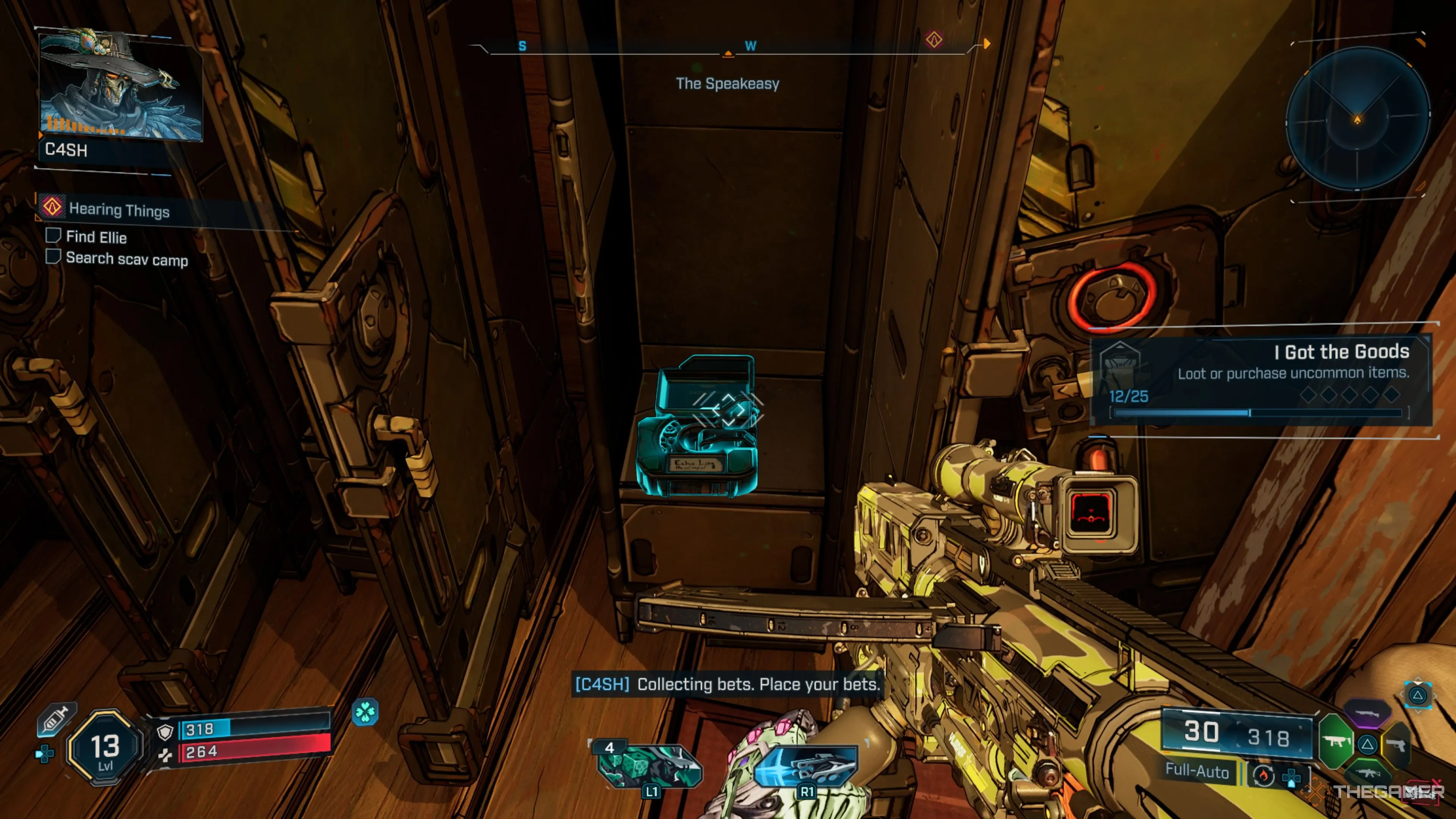Click the level 13 badge
This screenshot has width=1456, height=819.
click(105, 748)
